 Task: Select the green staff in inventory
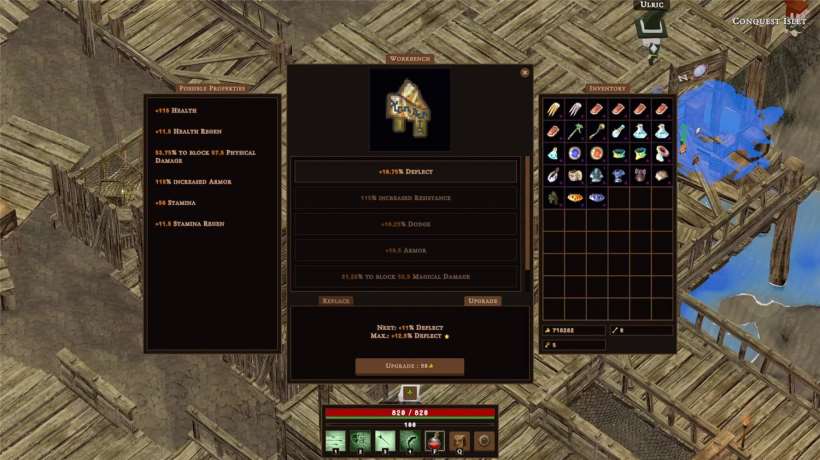(x=575, y=131)
